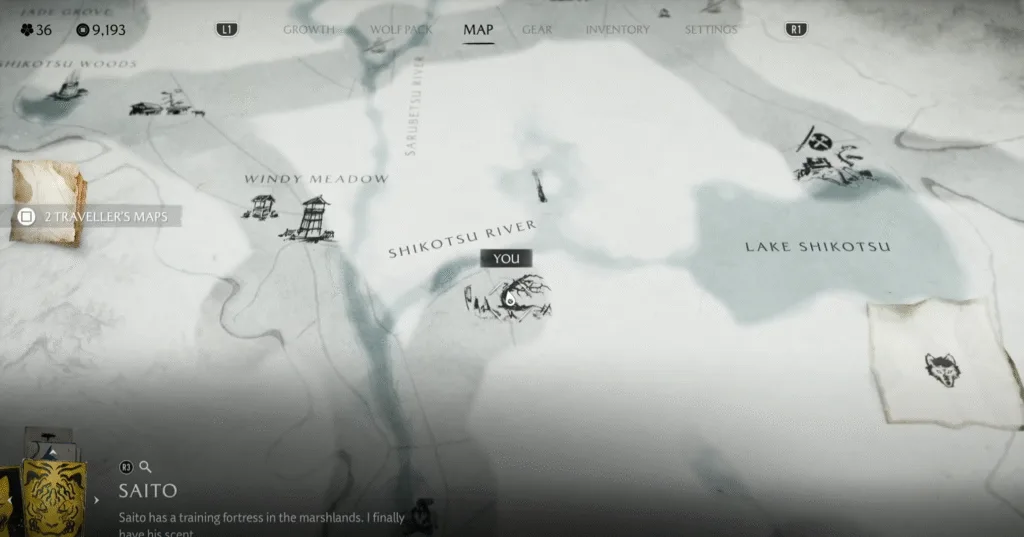
Task: Select the player location marker labeled YOU
Action: [508, 298]
